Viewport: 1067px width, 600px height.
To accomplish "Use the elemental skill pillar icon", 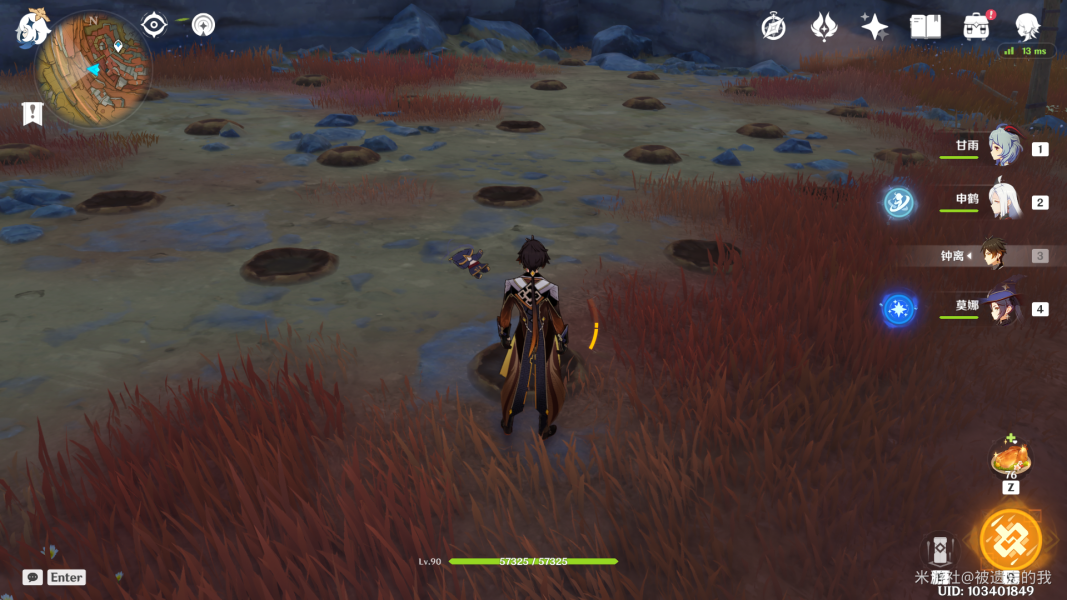I will 938,552.
